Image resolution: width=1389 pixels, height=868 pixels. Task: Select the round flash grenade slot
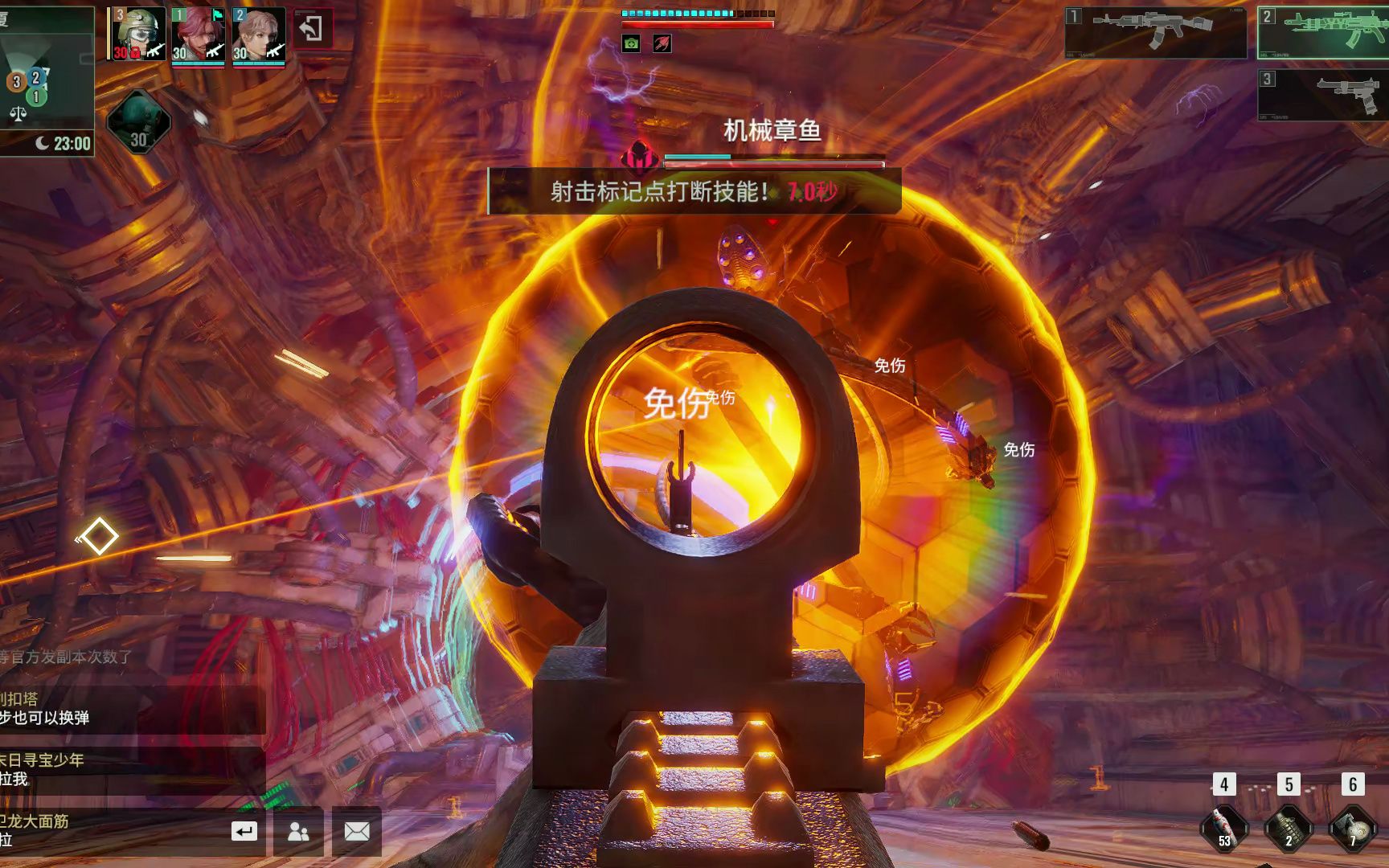pyautogui.click(x=1353, y=828)
